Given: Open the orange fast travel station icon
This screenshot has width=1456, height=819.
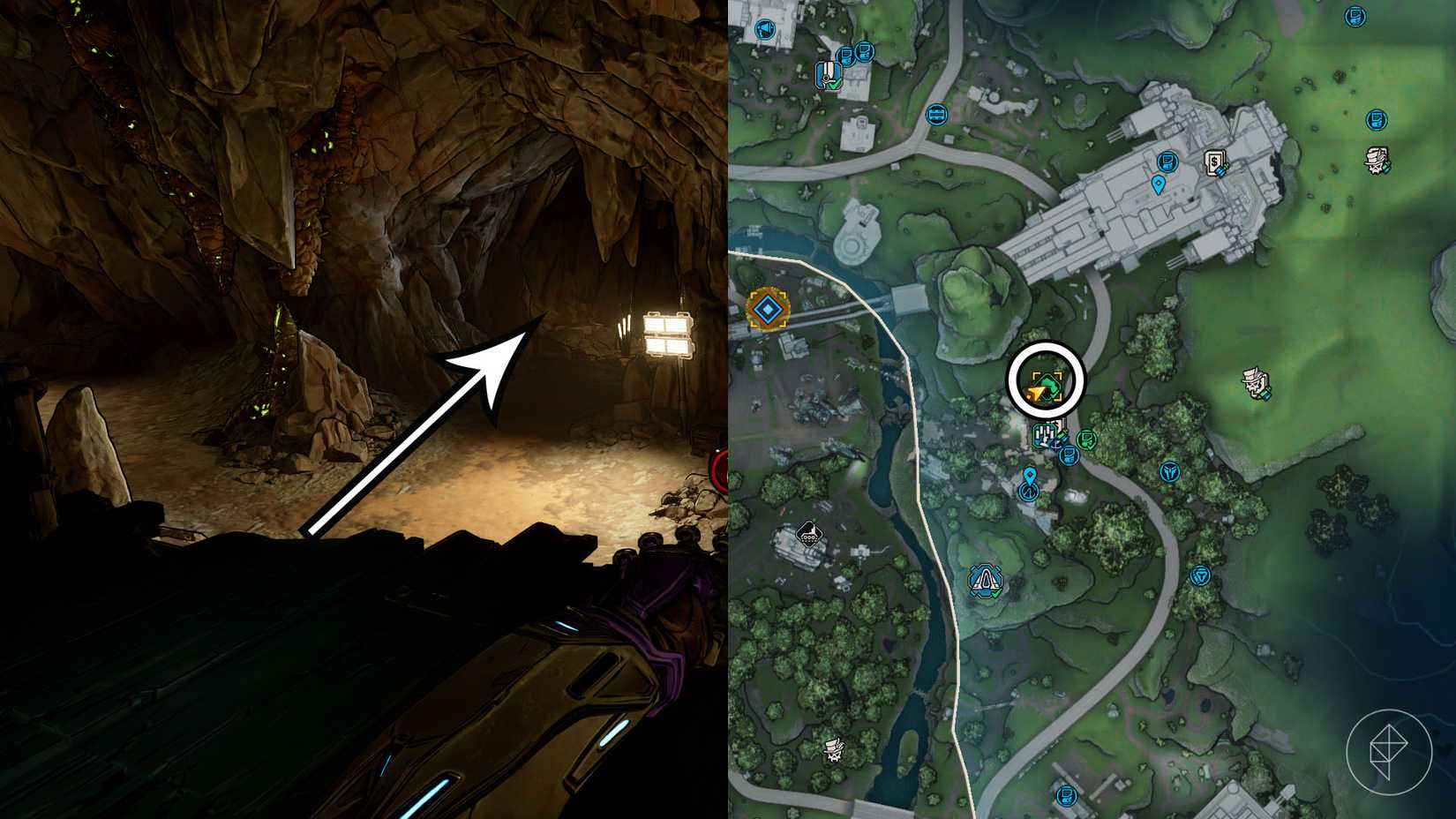Looking at the screenshot, I should [x=769, y=311].
